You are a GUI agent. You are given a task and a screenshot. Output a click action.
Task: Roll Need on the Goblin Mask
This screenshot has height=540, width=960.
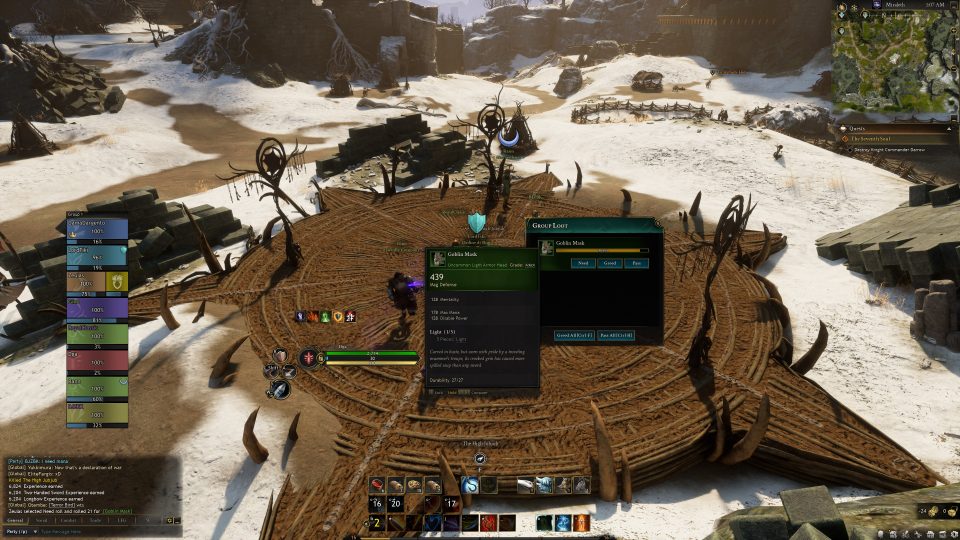click(583, 263)
